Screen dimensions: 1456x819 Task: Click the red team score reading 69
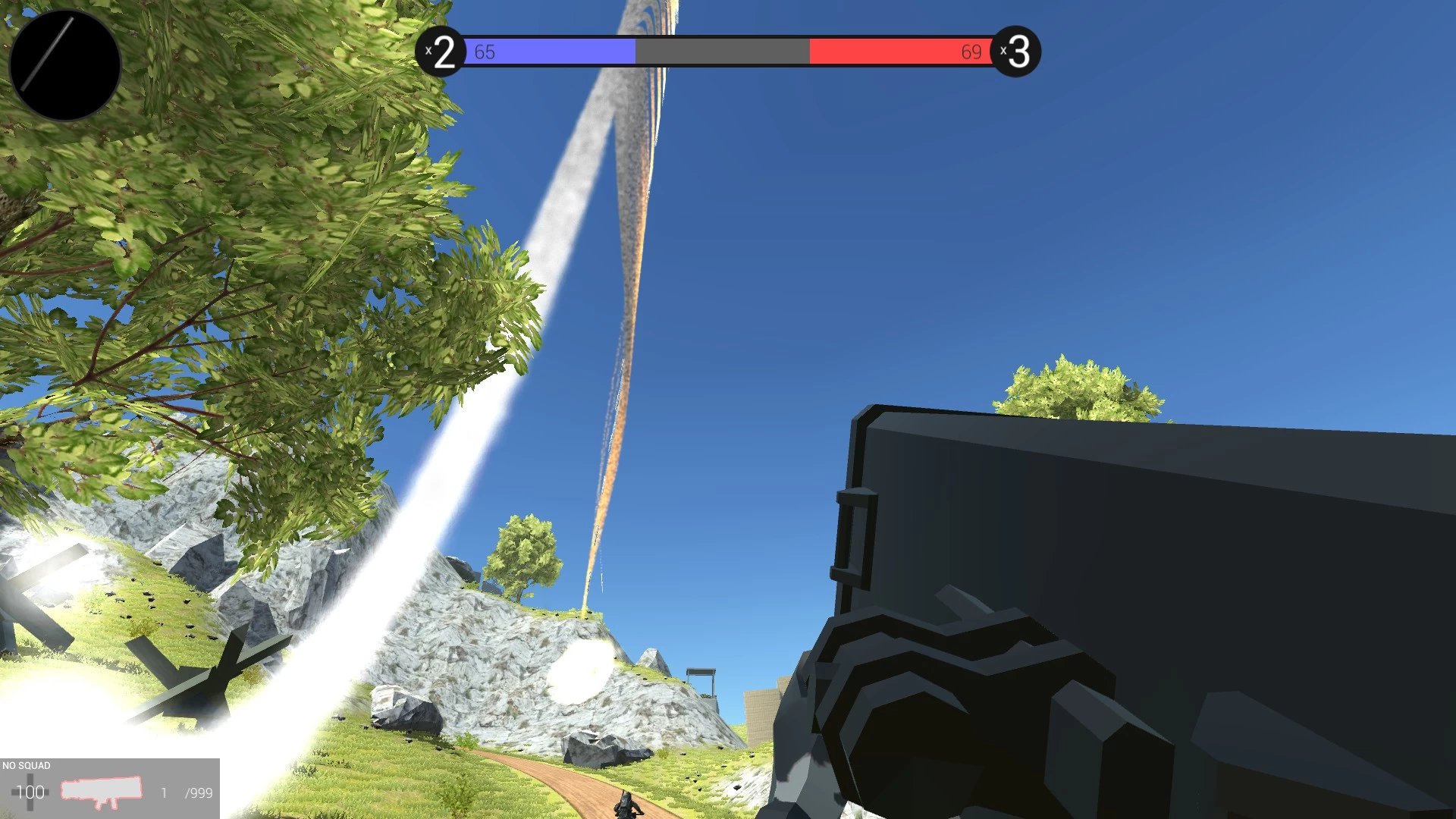(971, 52)
